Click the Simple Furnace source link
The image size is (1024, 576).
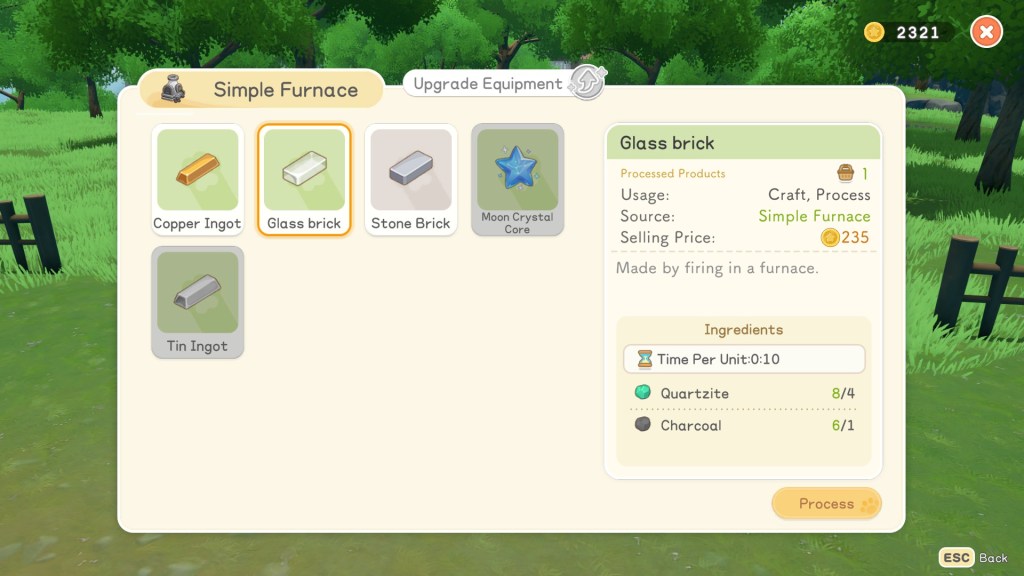814,216
